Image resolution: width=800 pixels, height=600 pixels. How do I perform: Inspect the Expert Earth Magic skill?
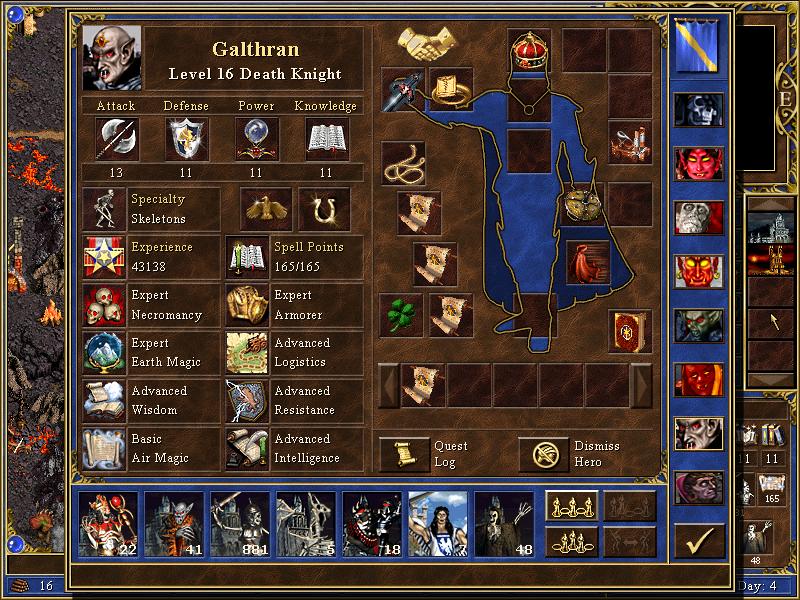click(103, 353)
